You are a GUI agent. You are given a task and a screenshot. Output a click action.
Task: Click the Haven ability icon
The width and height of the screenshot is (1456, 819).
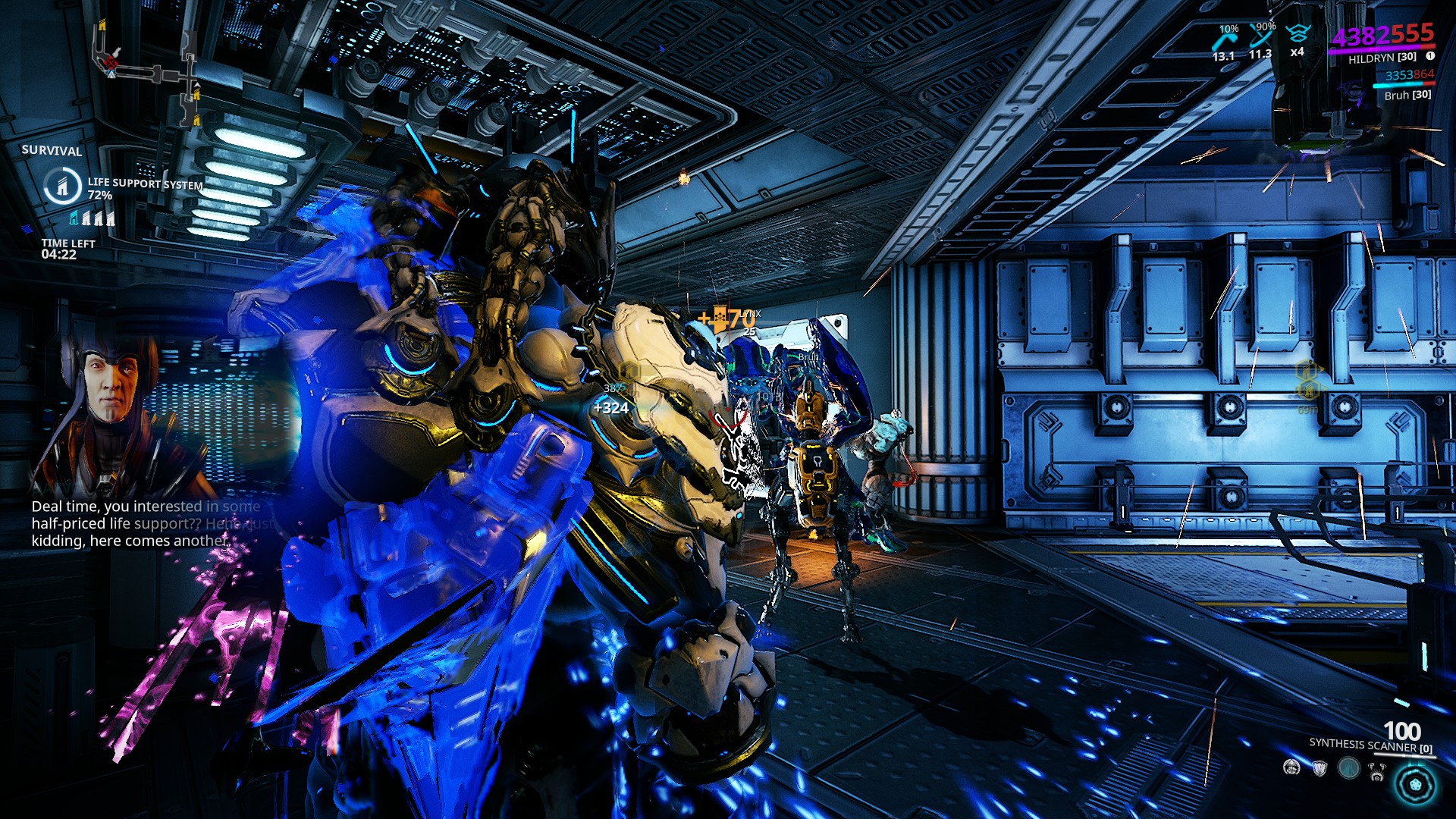1349,769
